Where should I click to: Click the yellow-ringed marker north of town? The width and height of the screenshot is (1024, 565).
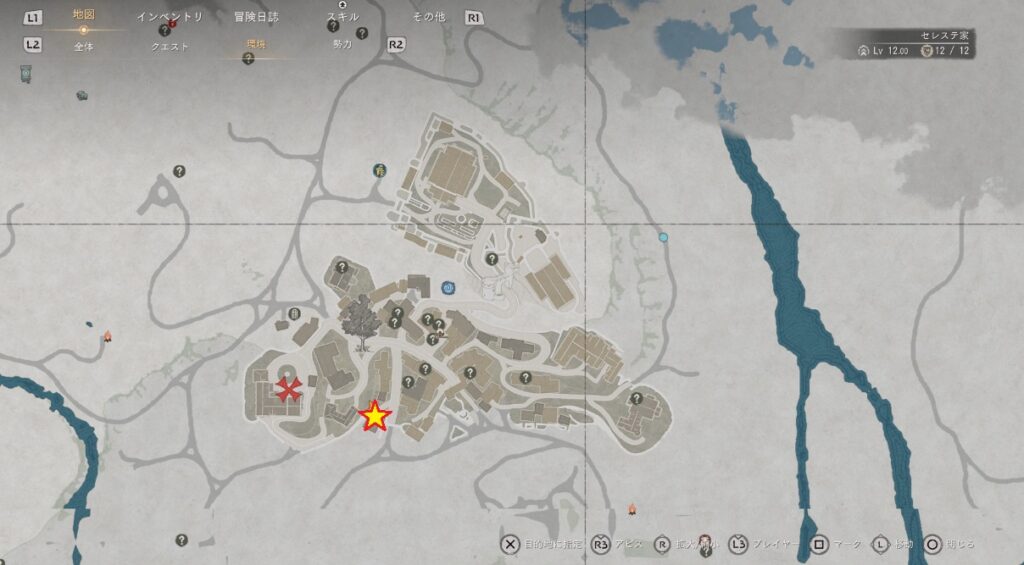380,171
